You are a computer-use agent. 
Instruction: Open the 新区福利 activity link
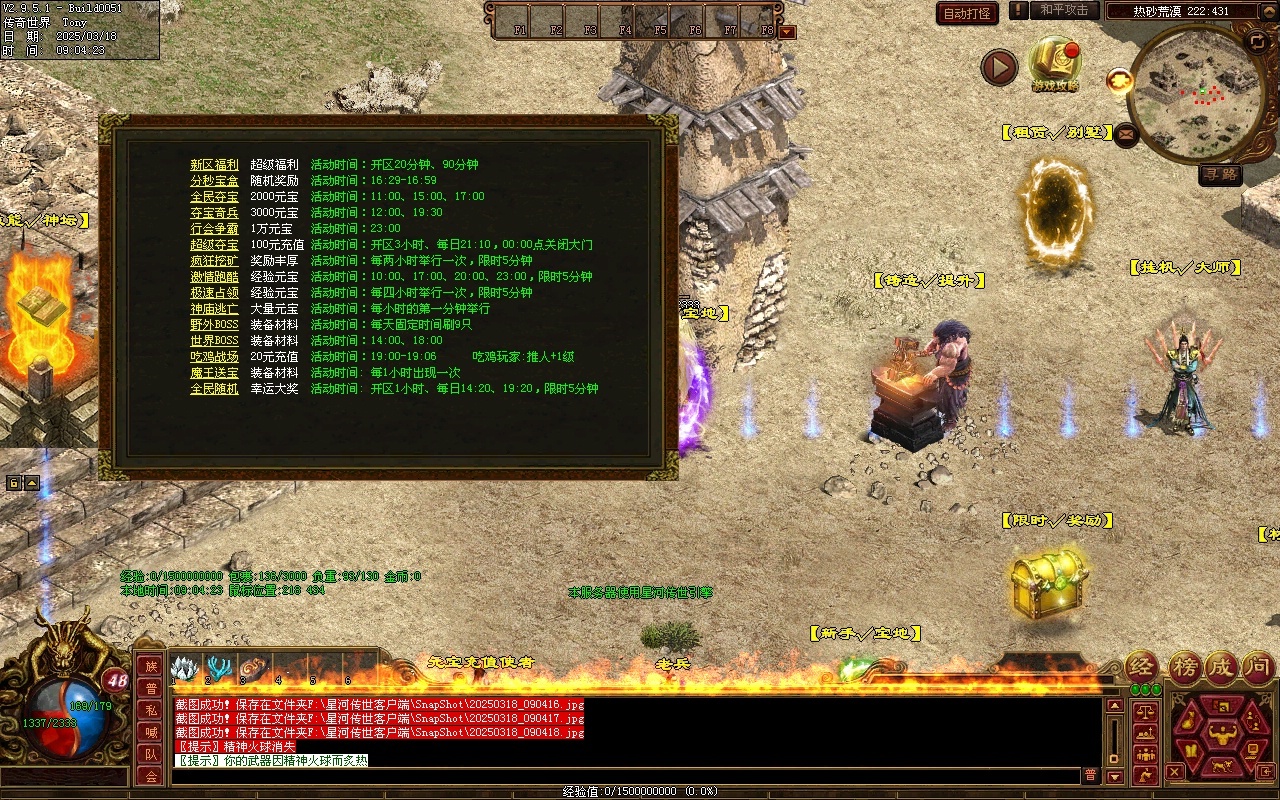click(214, 165)
